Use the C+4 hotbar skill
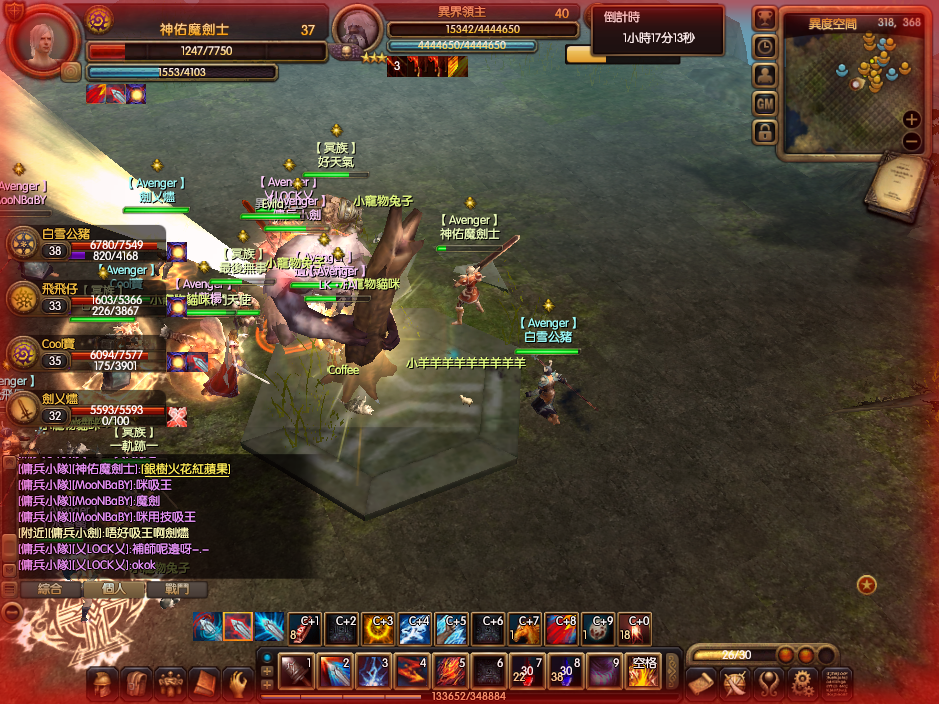939x704 pixels. [415, 628]
